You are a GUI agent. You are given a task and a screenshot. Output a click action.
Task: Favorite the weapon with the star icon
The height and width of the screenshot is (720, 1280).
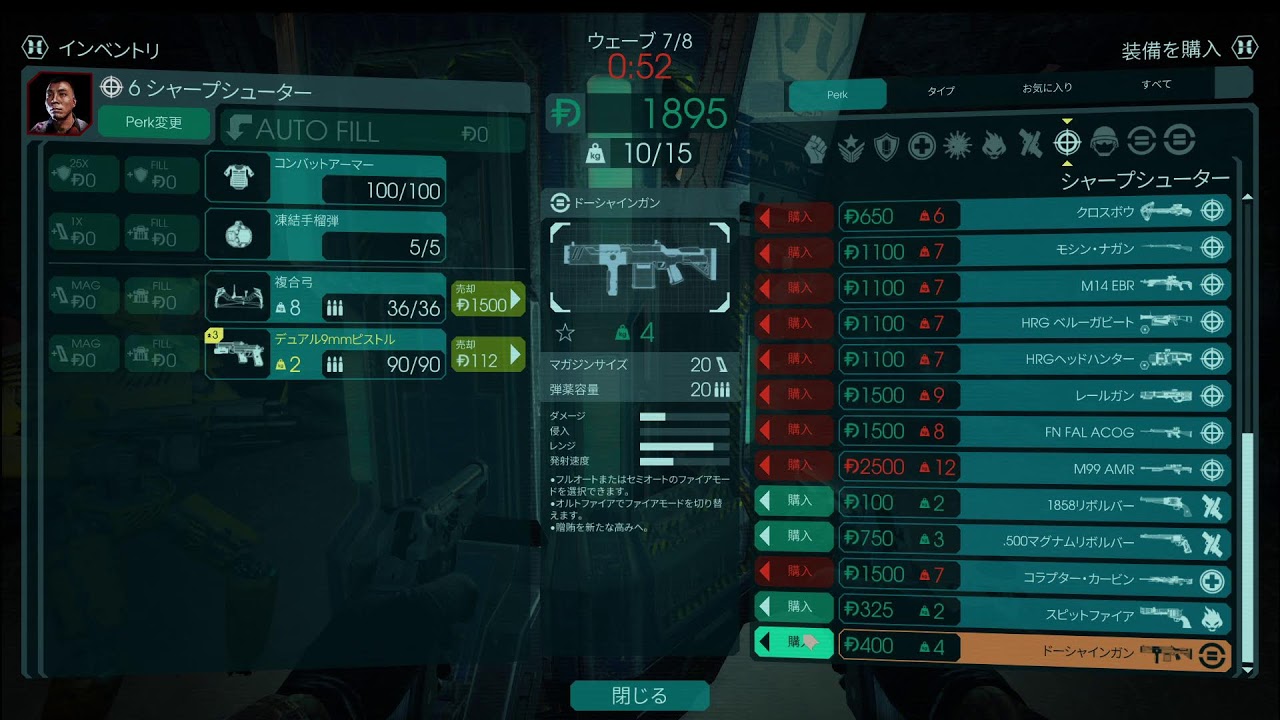click(x=565, y=332)
